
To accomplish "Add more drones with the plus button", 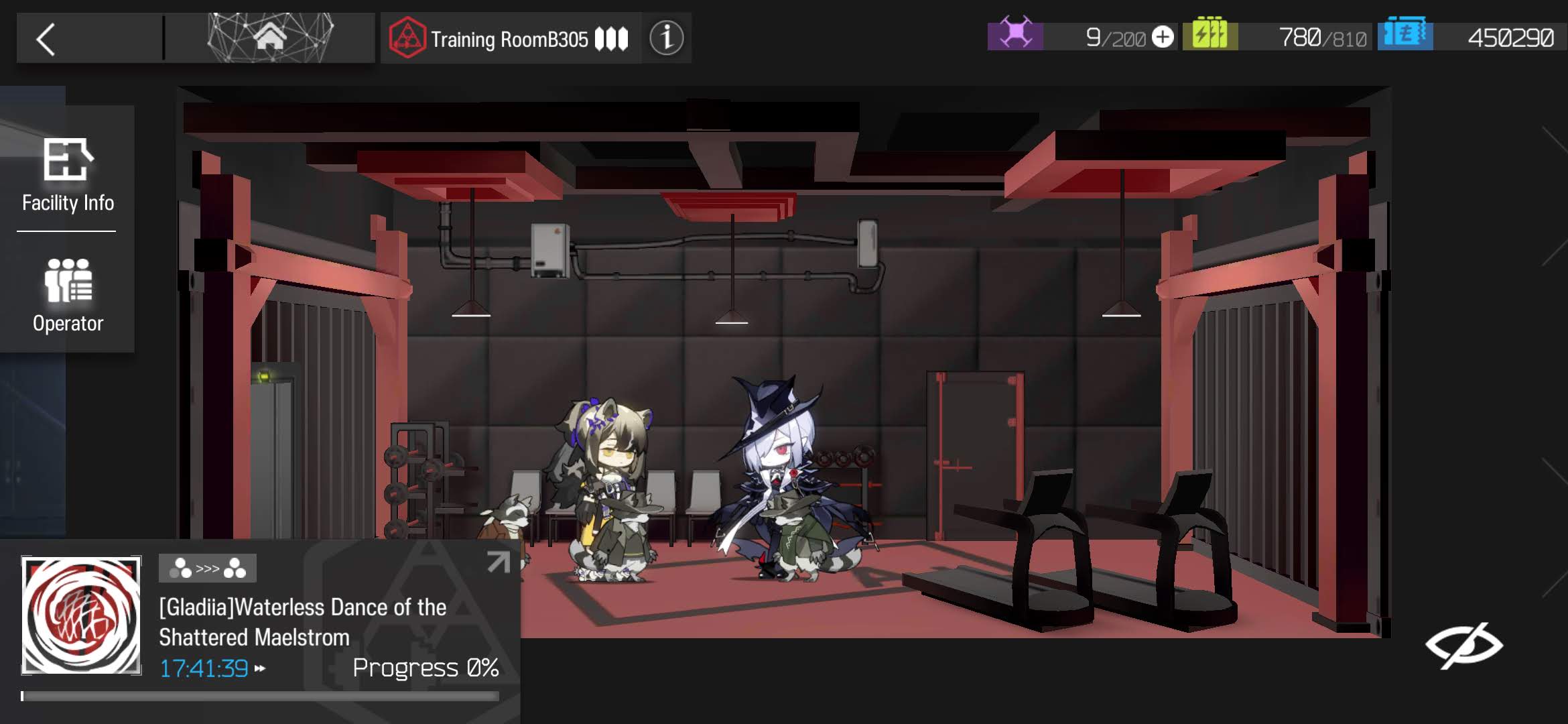I will (1163, 37).
